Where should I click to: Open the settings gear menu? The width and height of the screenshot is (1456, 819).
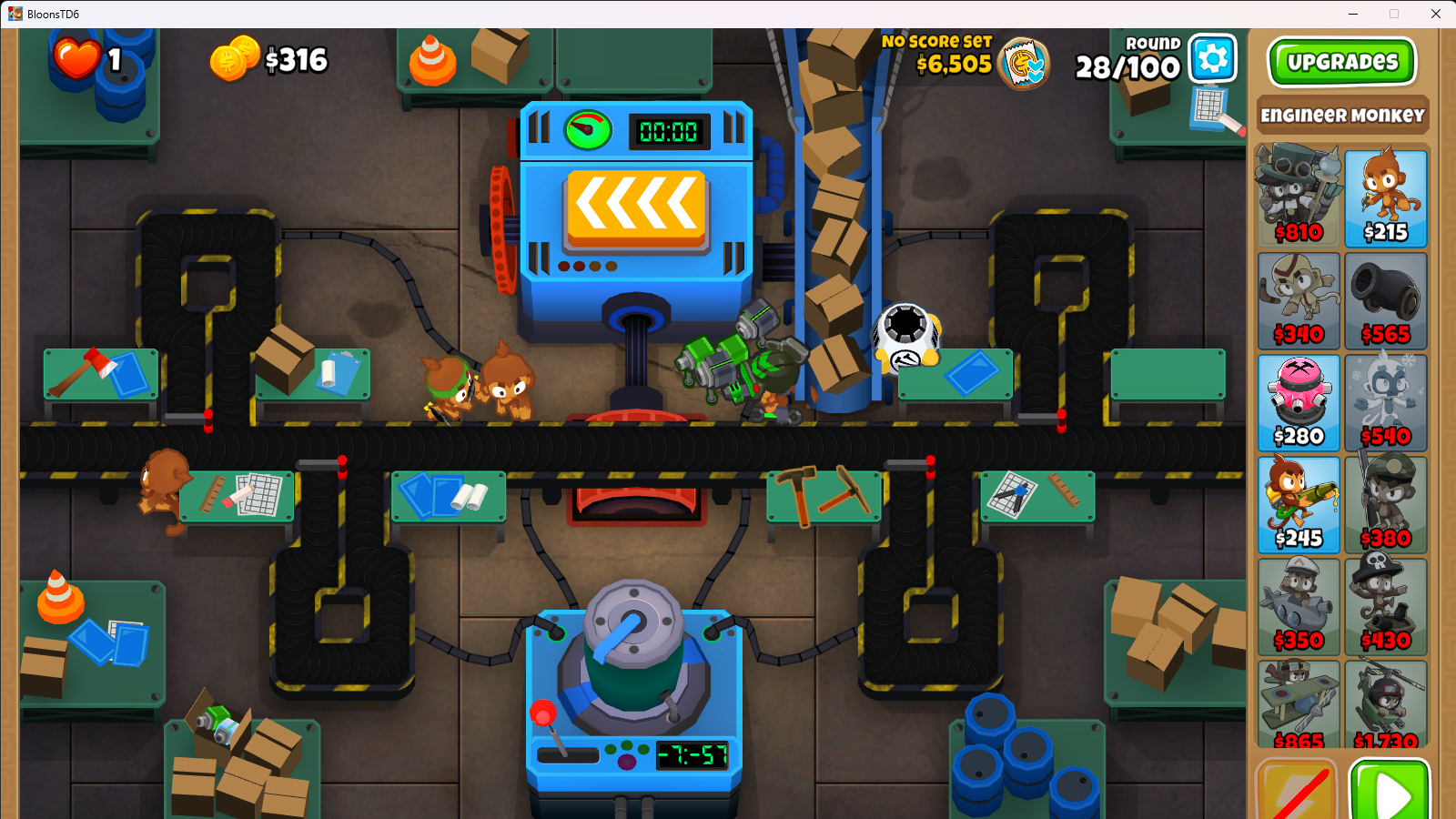(x=1213, y=59)
